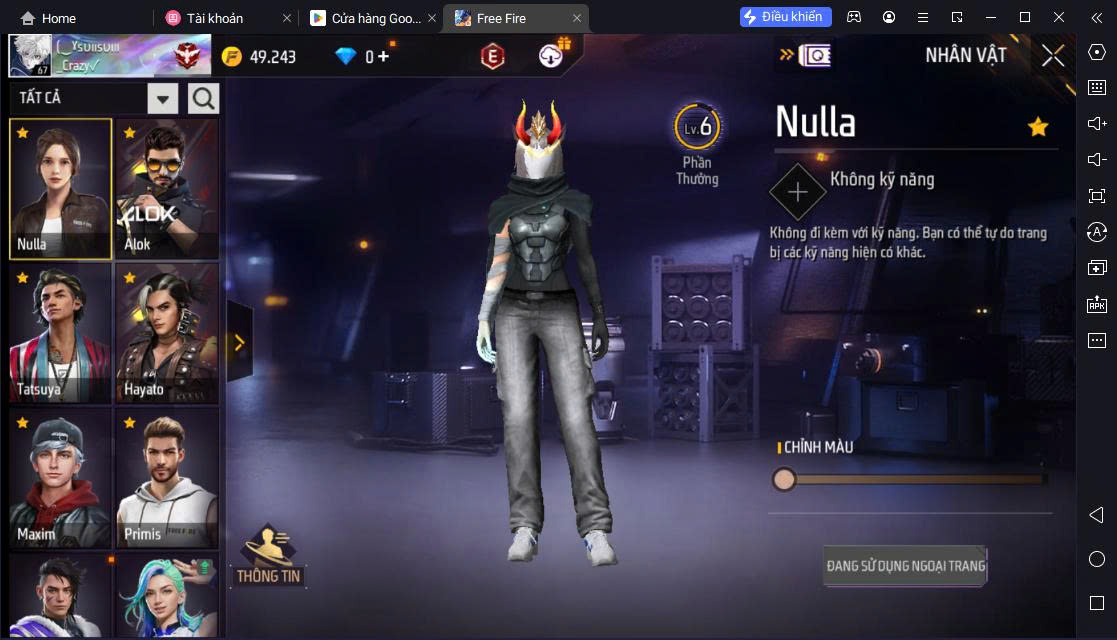Screen dimensions: 1117x640
Task: Open the THÔNG TIN character info
Action: coord(269,556)
